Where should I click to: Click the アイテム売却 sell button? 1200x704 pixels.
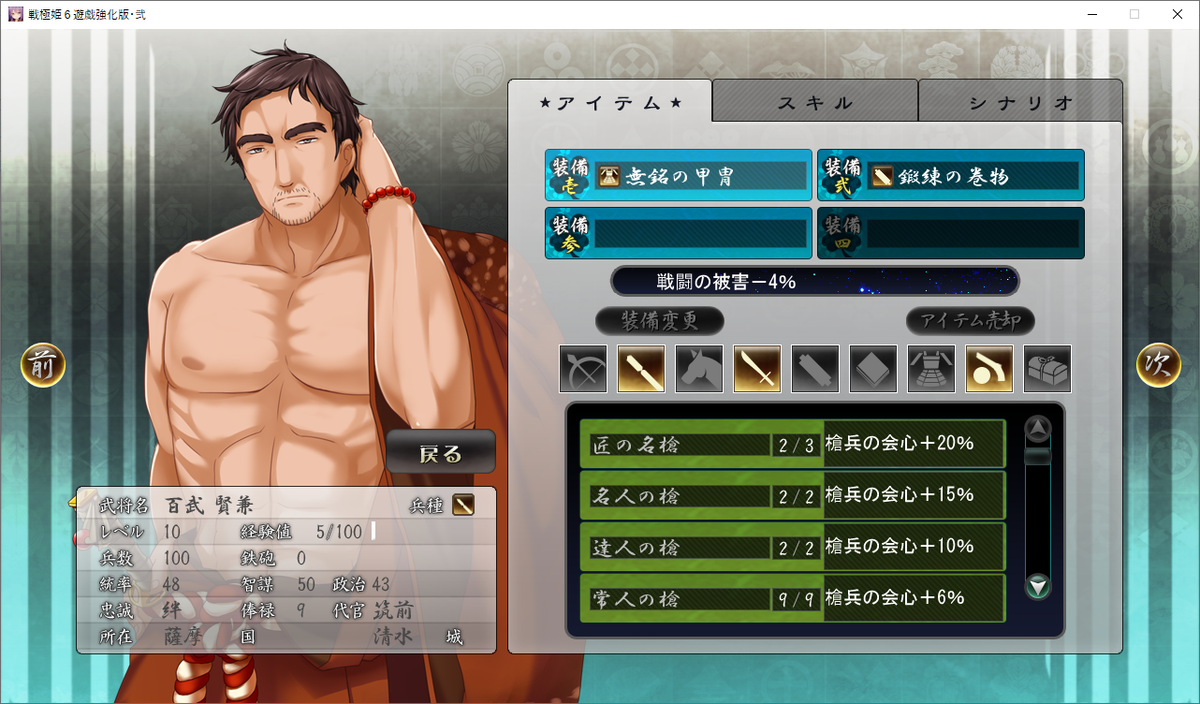pos(970,321)
